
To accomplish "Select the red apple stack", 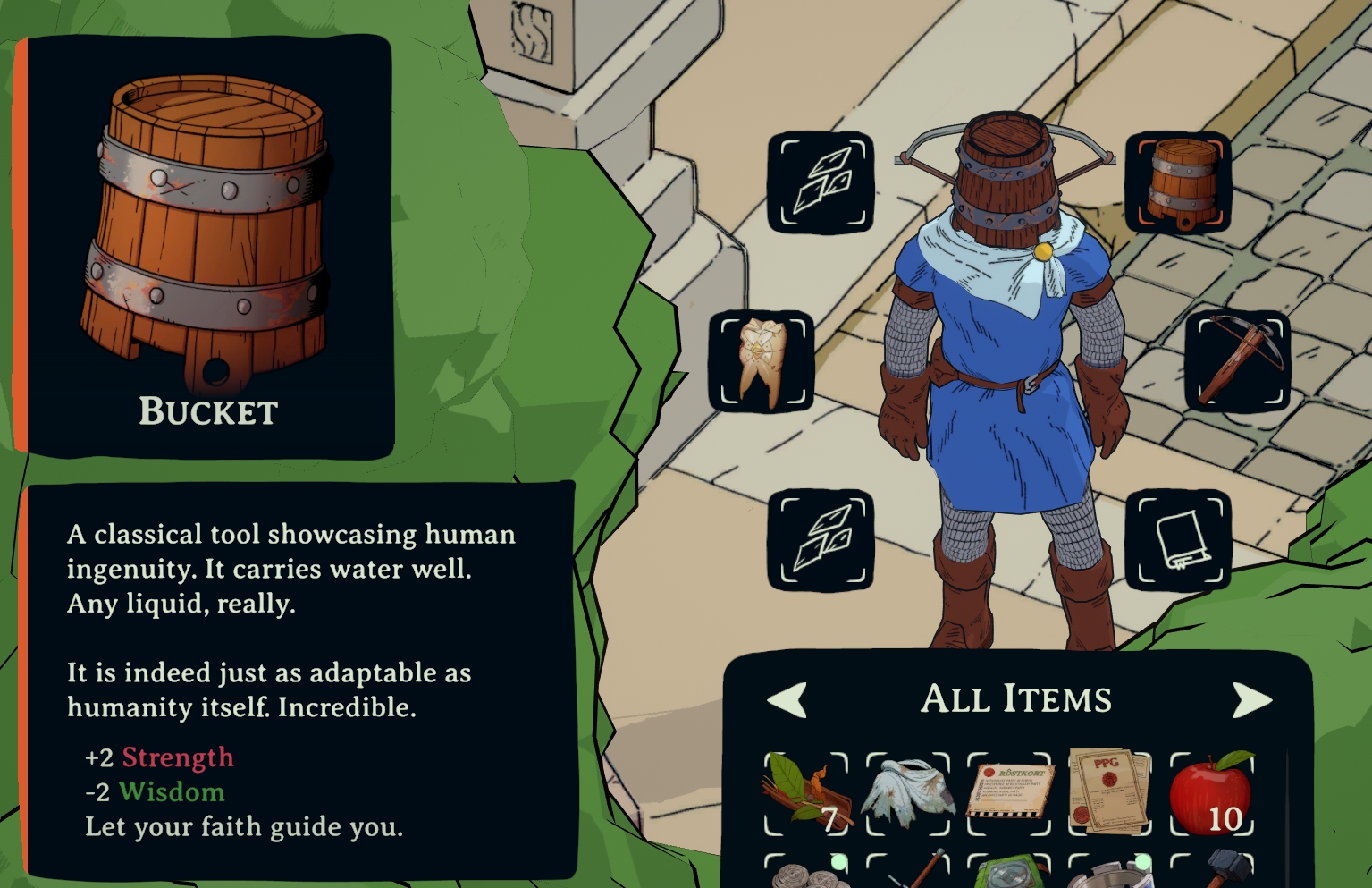I will click(x=1212, y=793).
